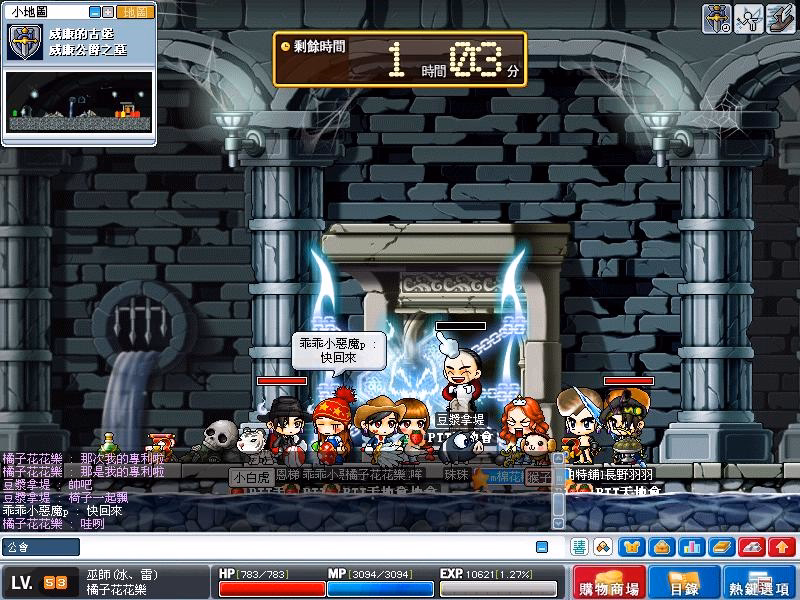This screenshot has width=800, height=600.
Task: Click the 地圖 world map button
Action: point(135,12)
